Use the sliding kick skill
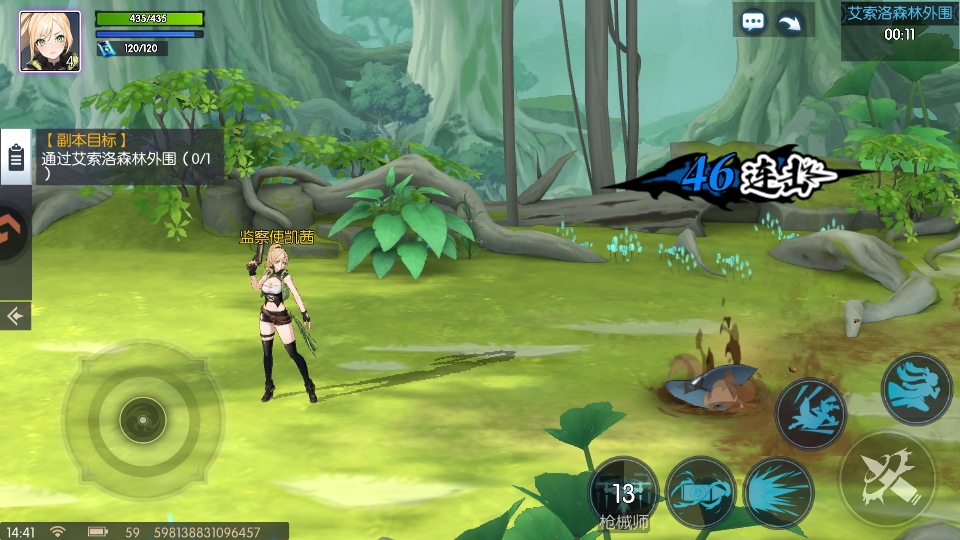 [810, 413]
